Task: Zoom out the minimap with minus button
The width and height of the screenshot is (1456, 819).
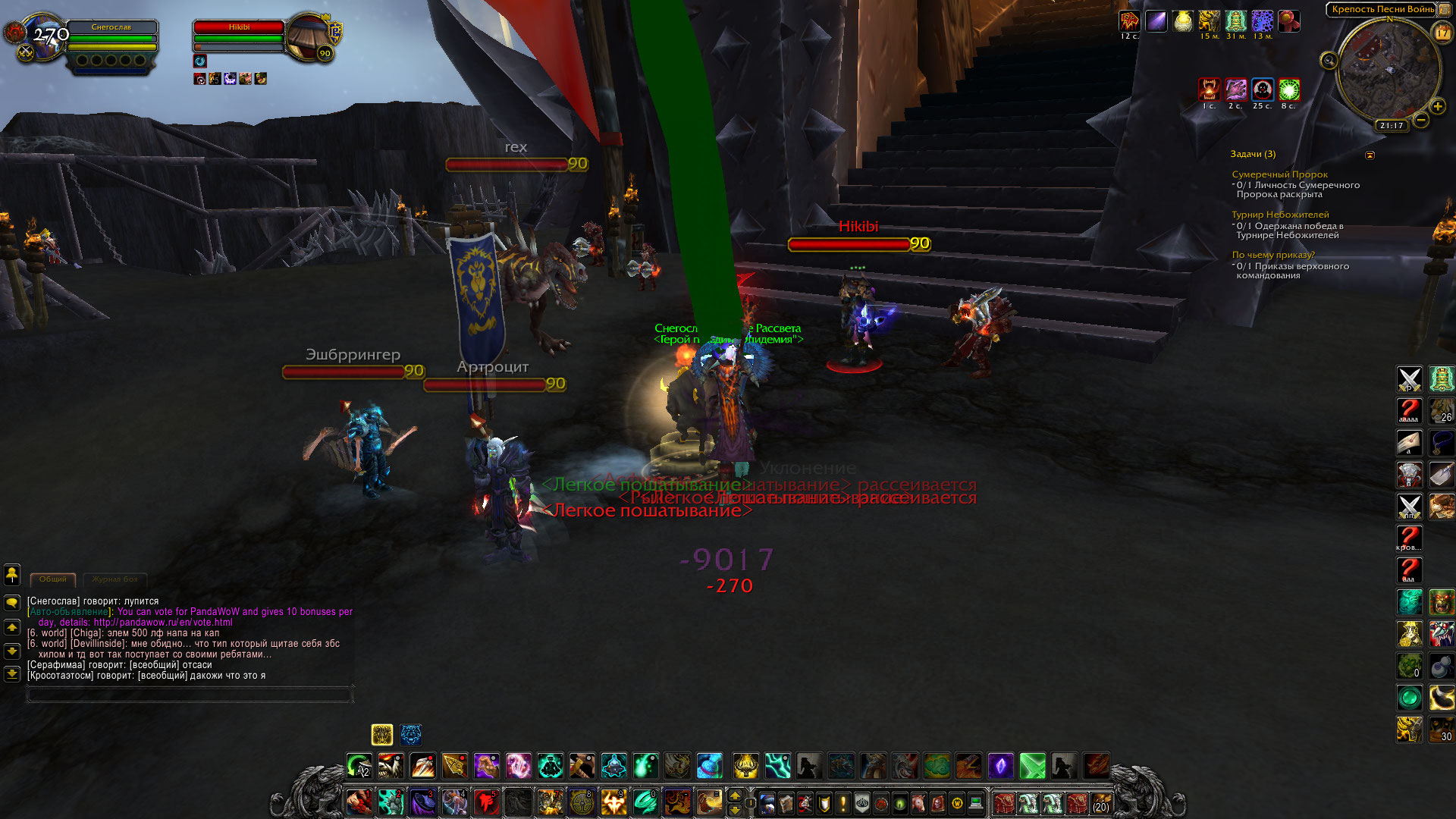Action: pos(1421,120)
